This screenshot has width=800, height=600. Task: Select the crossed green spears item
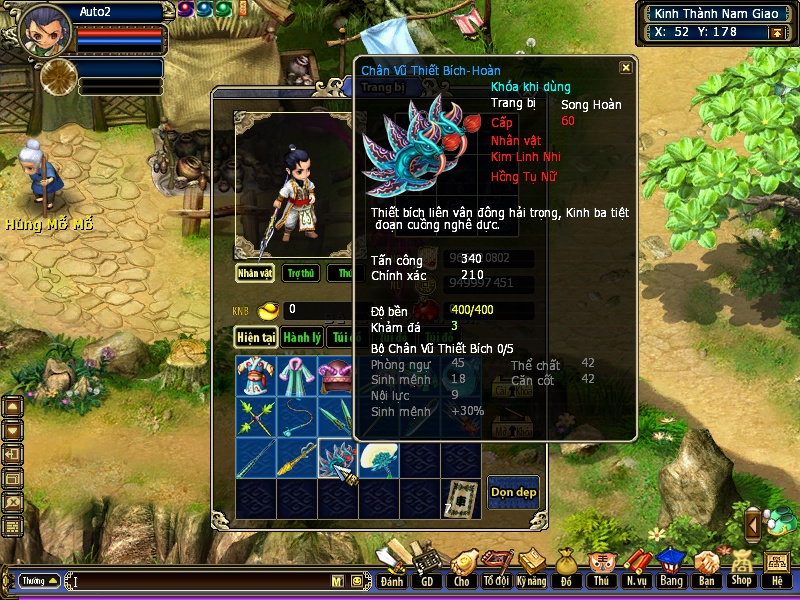(x=255, y=417)
